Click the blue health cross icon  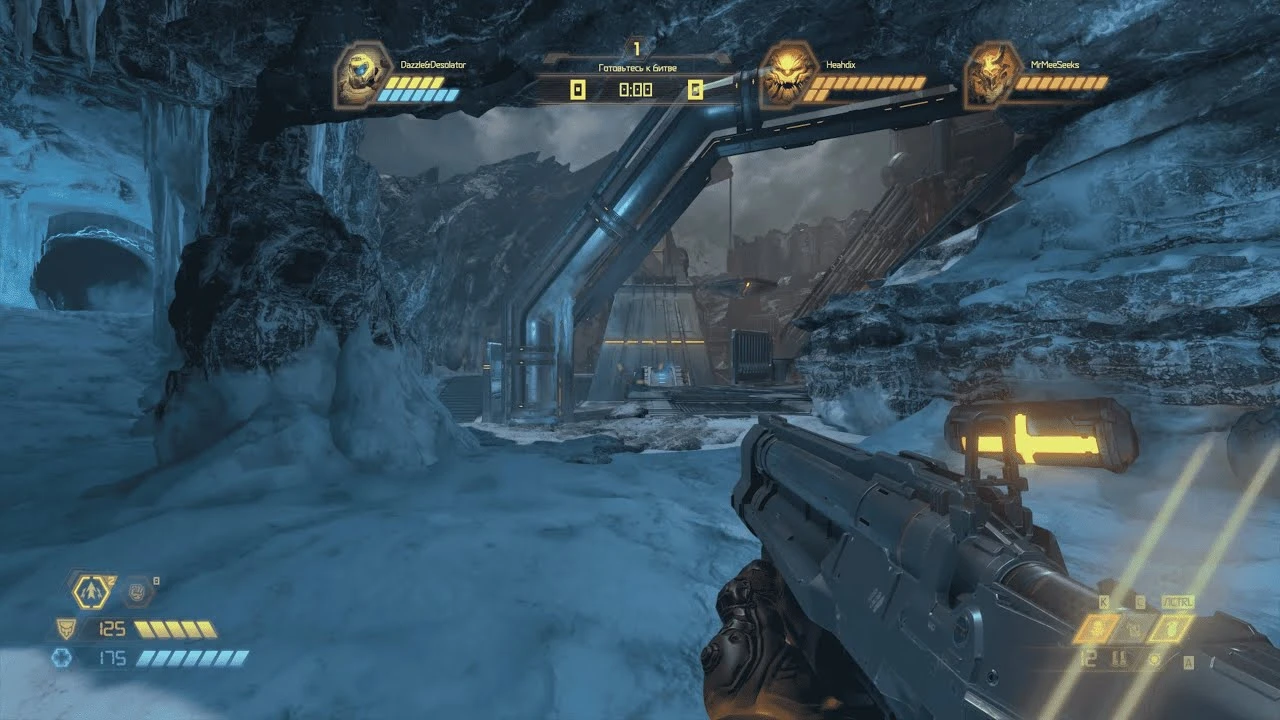pyautogui.click(x=62, y=657)
